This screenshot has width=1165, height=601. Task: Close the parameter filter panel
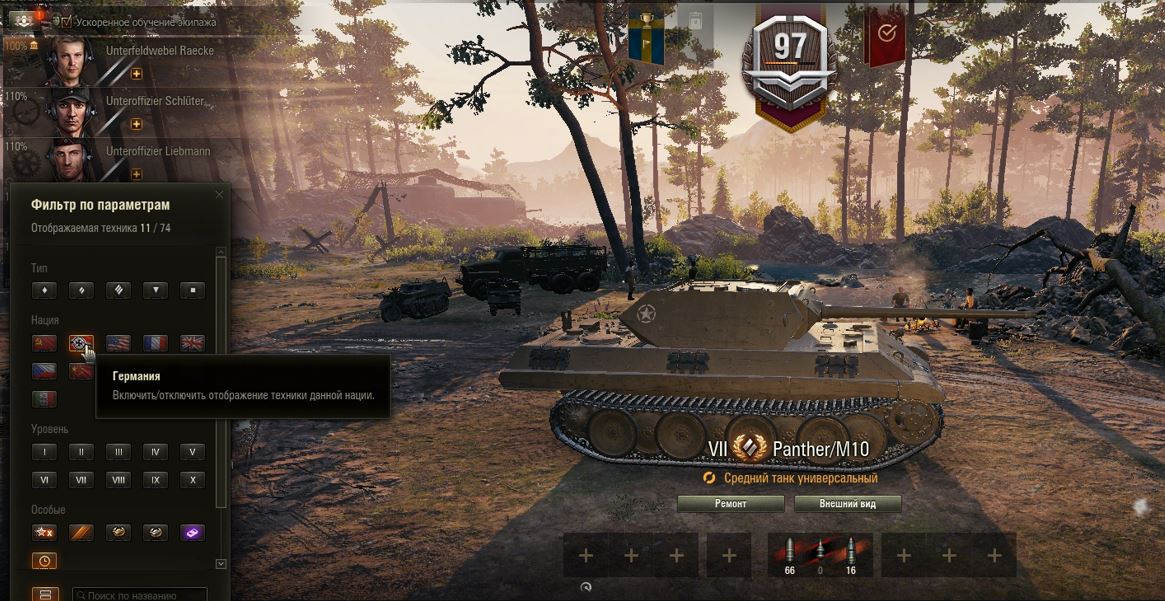(220, 193)
